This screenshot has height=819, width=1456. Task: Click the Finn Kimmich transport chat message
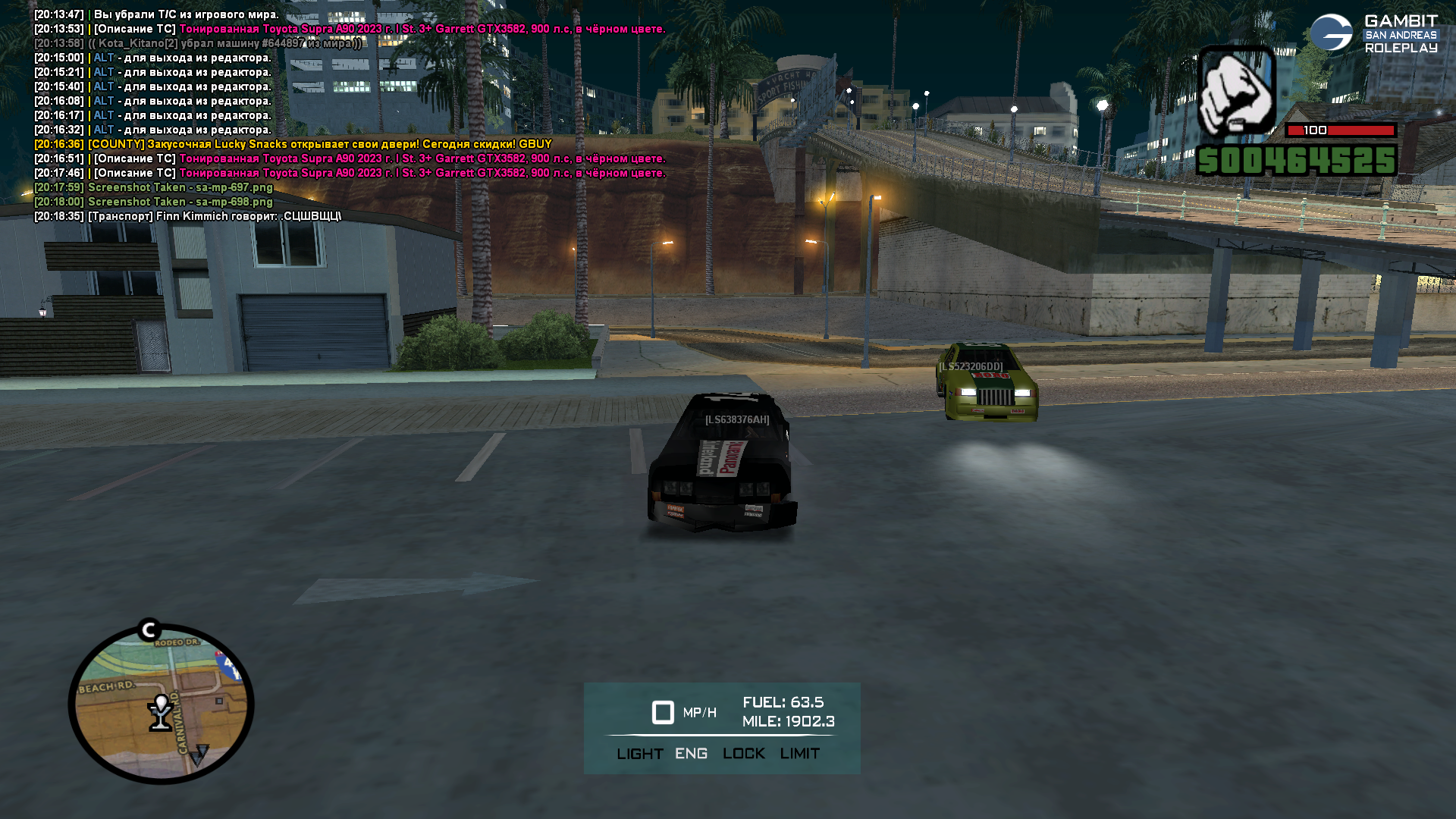point(187,216)
